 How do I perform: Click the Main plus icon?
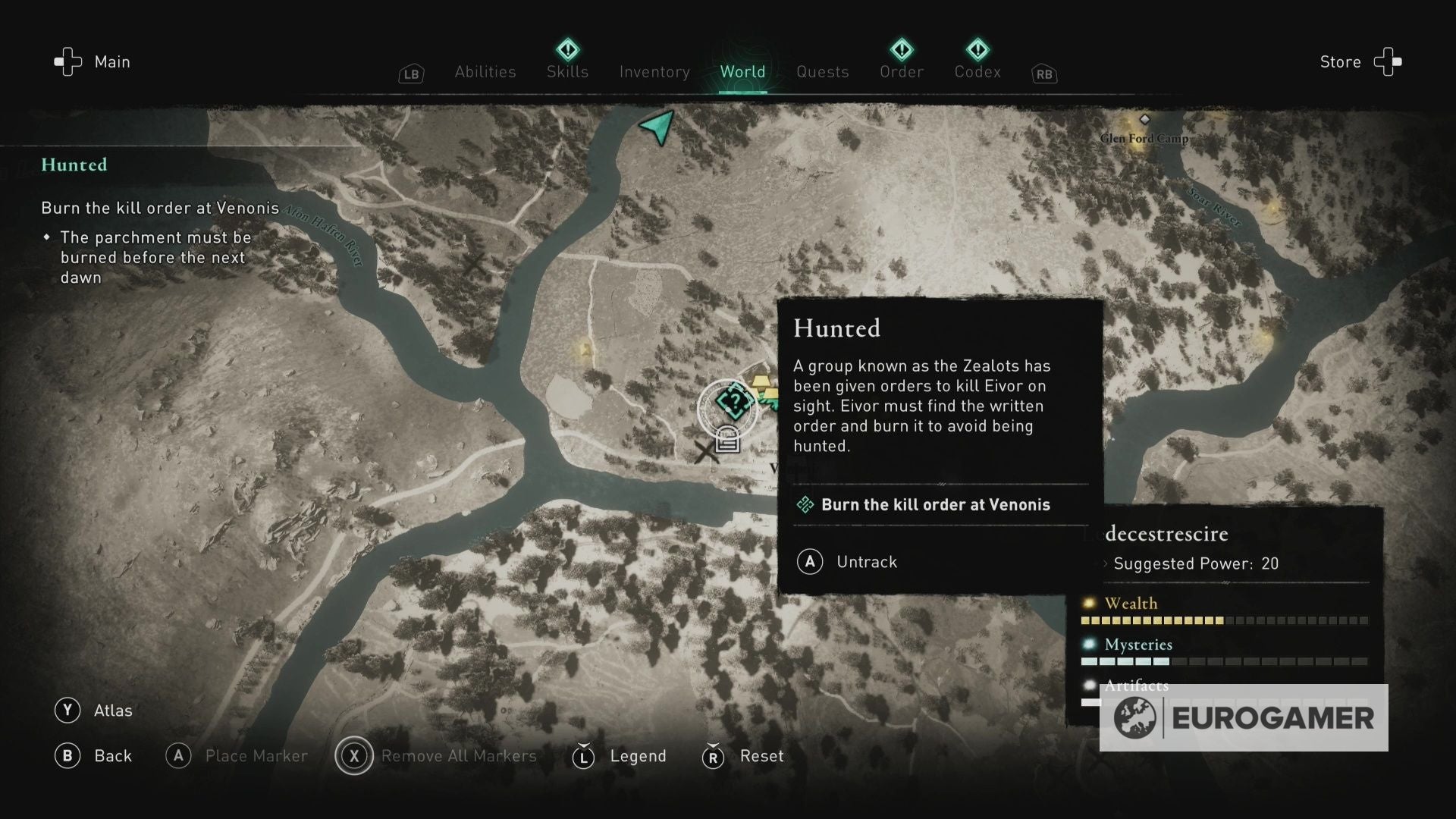click(x=67, y=61)
